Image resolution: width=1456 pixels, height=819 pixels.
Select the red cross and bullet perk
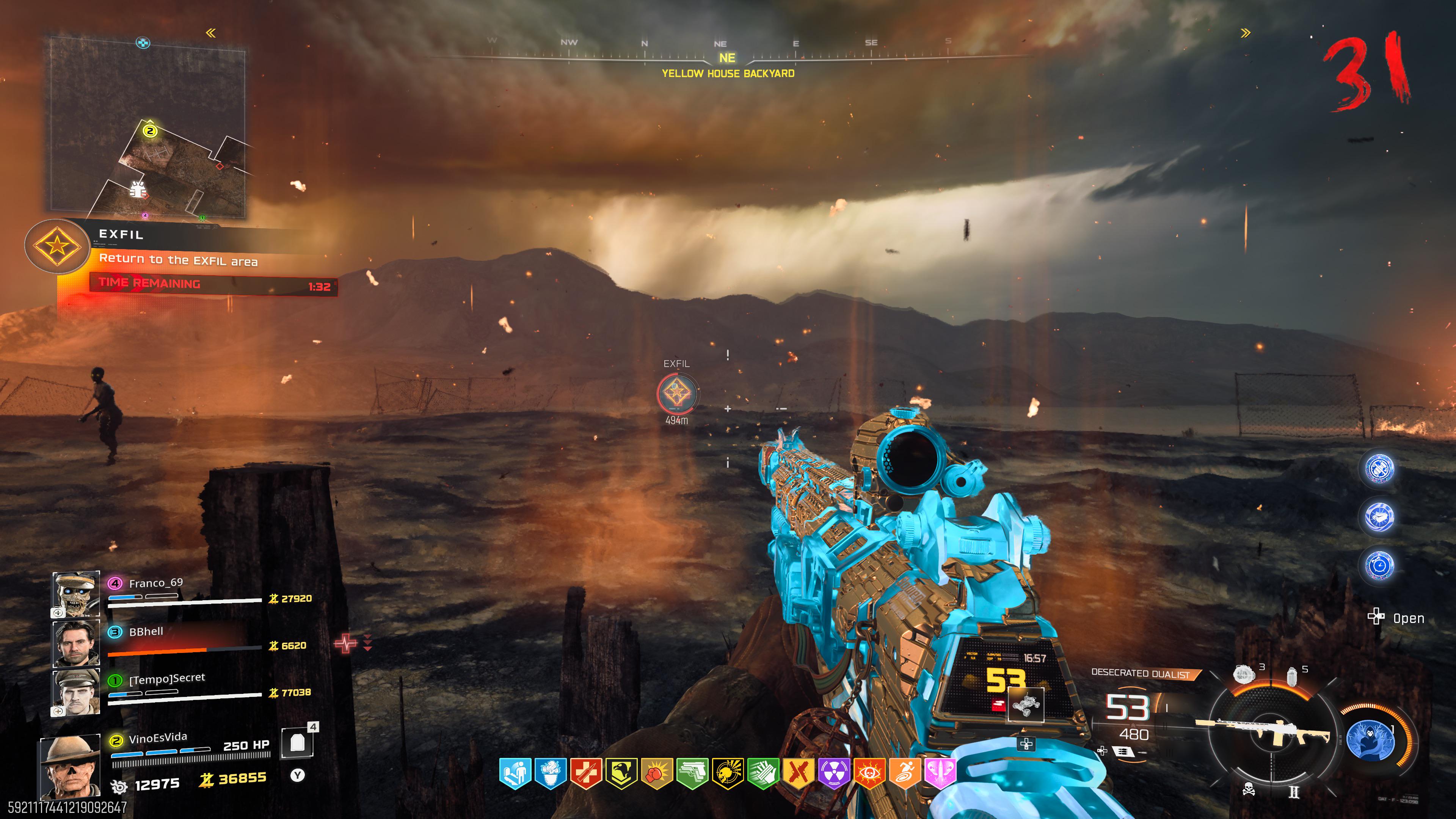(585, 773)
